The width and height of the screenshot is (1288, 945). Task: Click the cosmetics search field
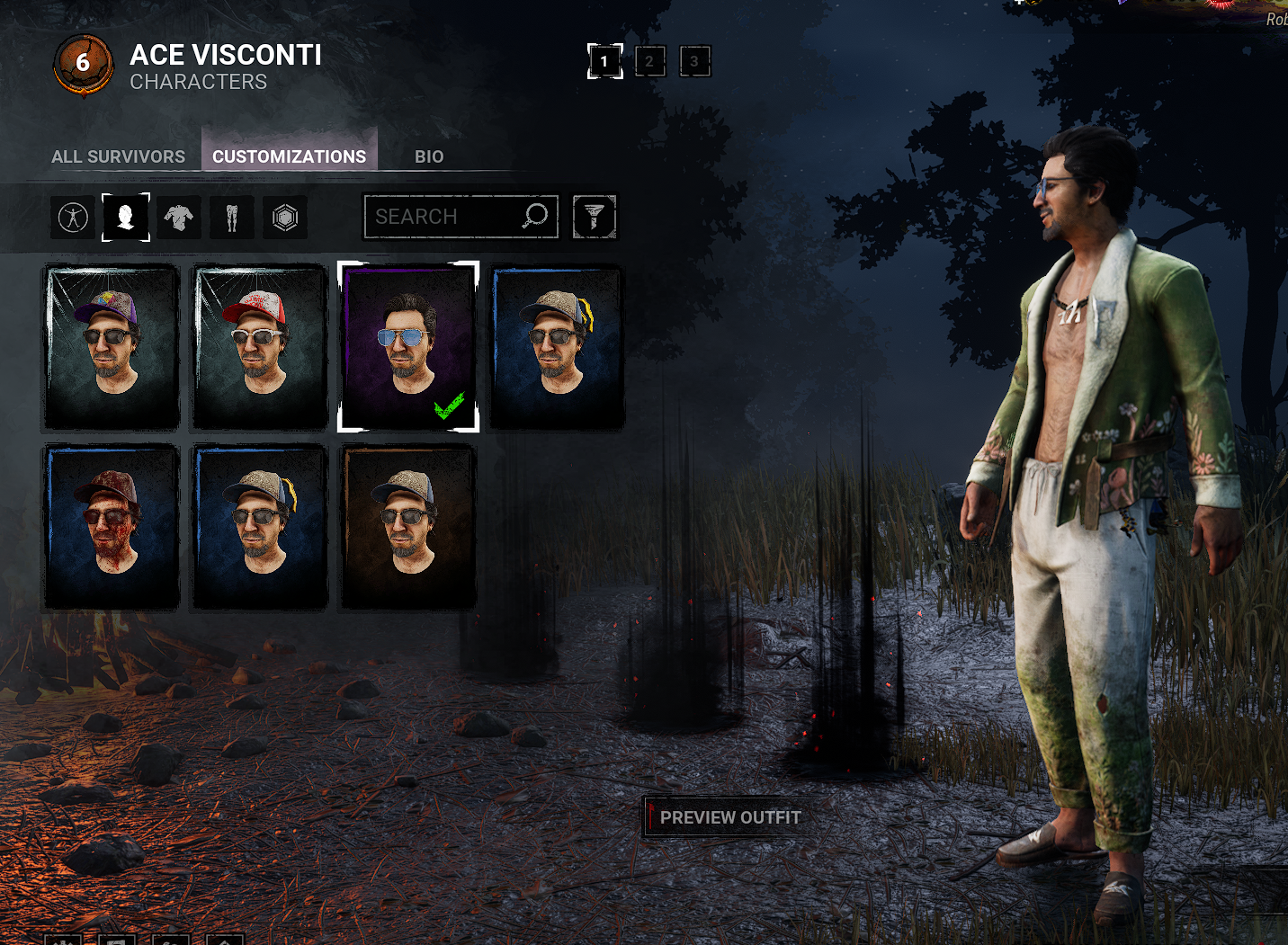click(445, 217)
